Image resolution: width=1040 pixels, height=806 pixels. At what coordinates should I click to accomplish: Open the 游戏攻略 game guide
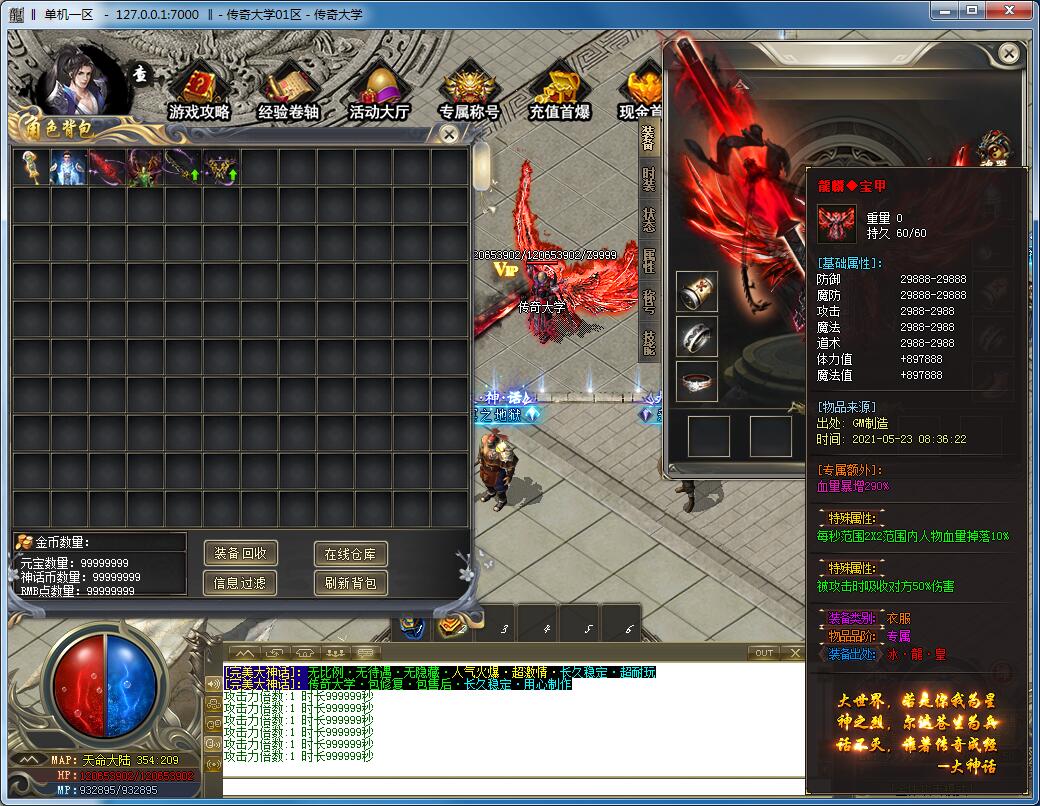[x=199, y=95]
